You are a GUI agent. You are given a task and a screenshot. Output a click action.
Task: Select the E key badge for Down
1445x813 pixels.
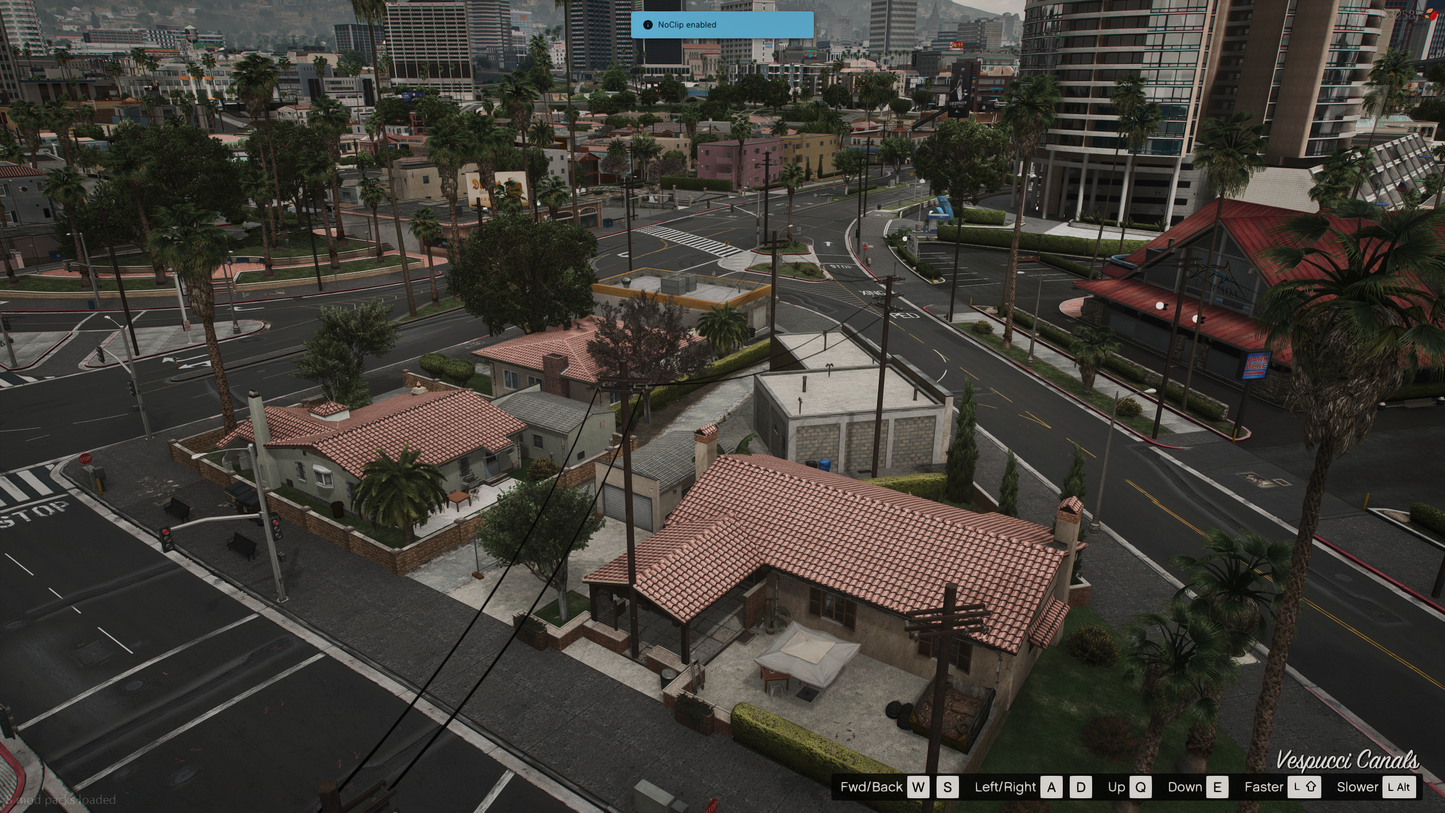[x=1217, y=787]
